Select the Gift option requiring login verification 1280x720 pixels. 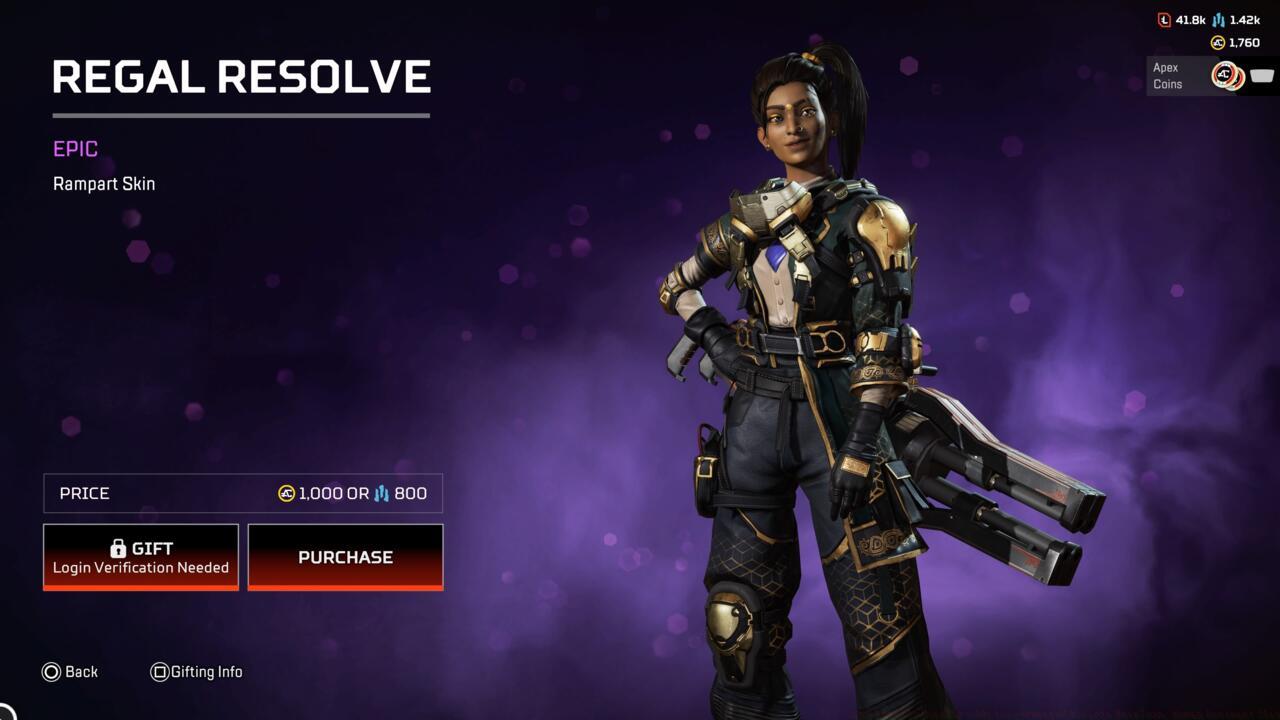[x=140, y=556]
